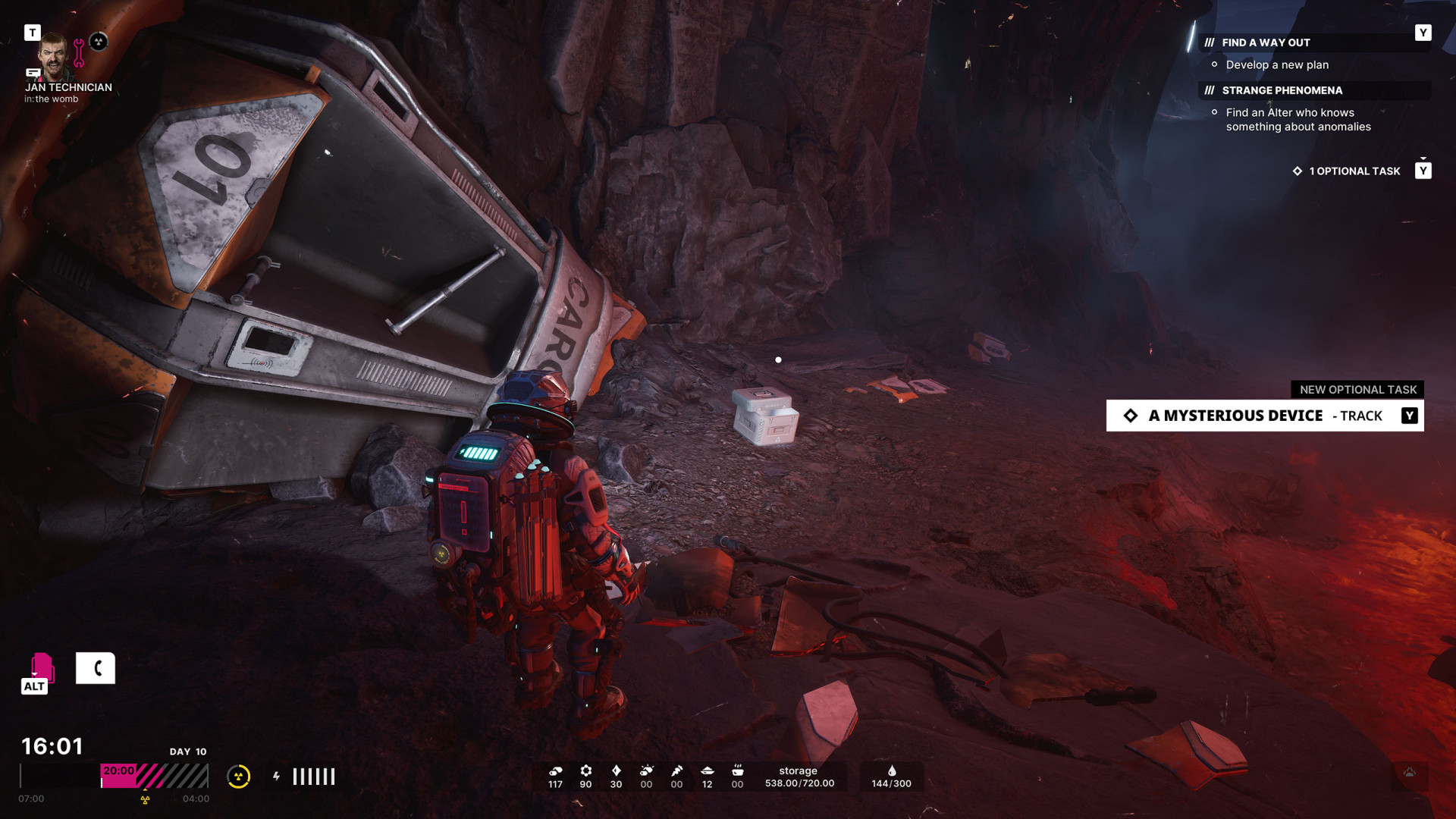Select the Find a Way Out objective
1456x819 pixels.
pyautogui.click(x=1265, y=43)
